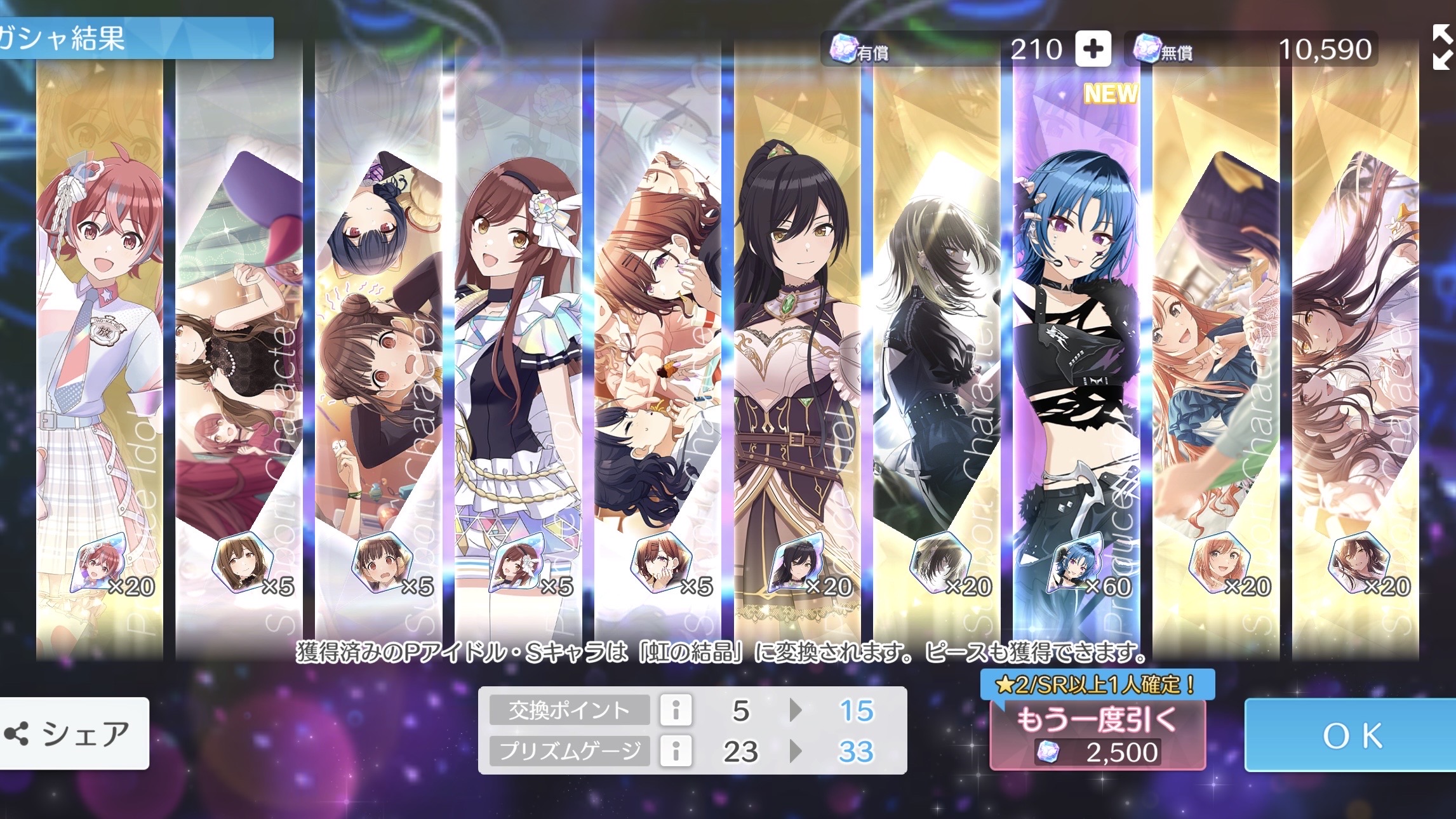Select the red-haired idol in necktie card
Screen dimensions: 1456x819
click(x=99, y=356)
